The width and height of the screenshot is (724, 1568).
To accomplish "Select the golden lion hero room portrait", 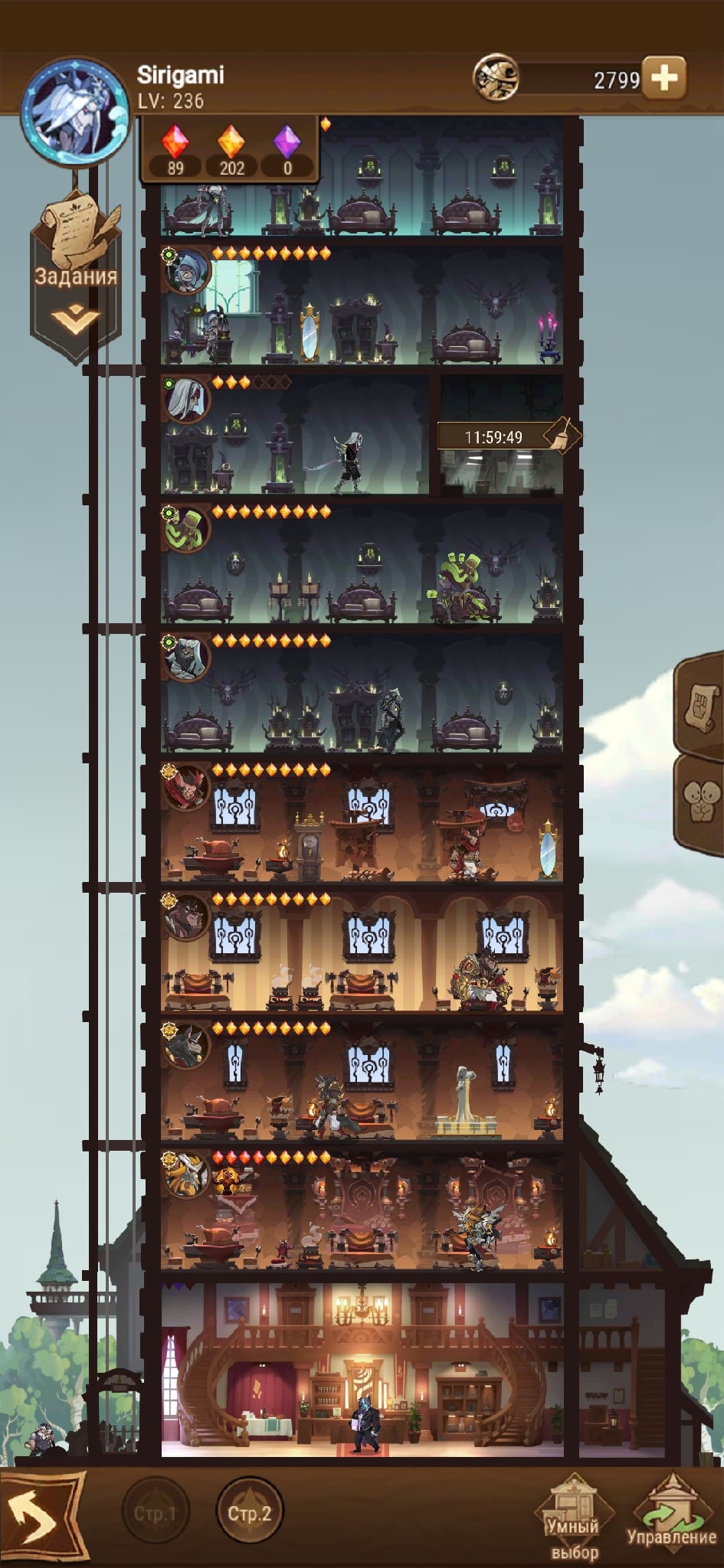I will click(x=186, y=1174).
